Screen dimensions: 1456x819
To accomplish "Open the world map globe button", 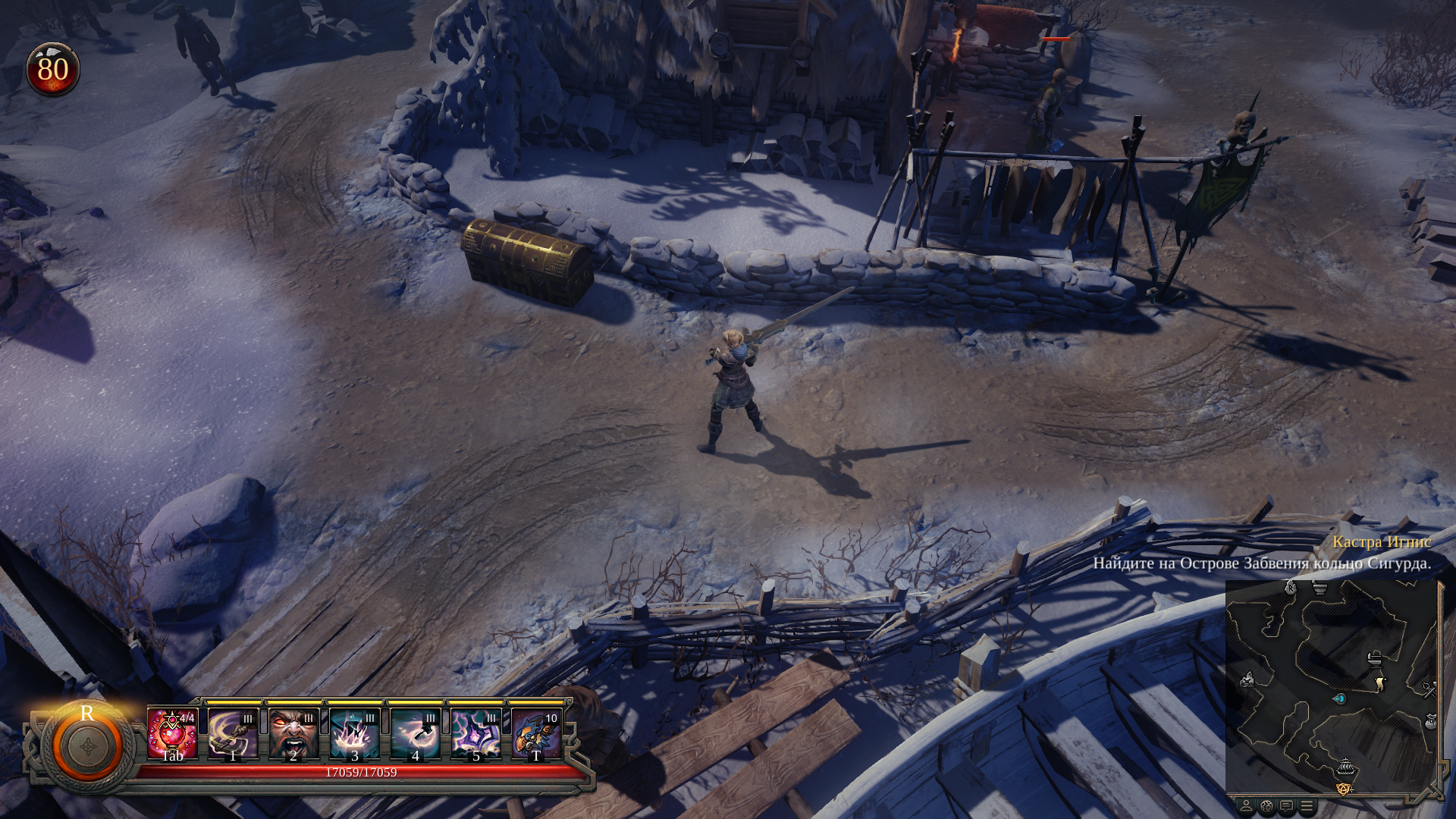I will click(1266, 806).
